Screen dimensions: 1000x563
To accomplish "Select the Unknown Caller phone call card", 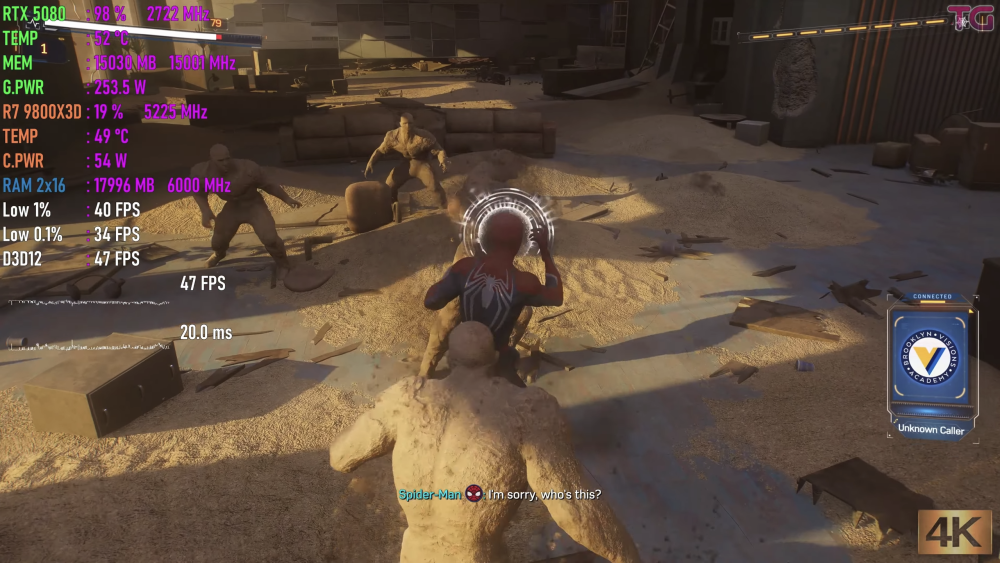I will [931, 367].
